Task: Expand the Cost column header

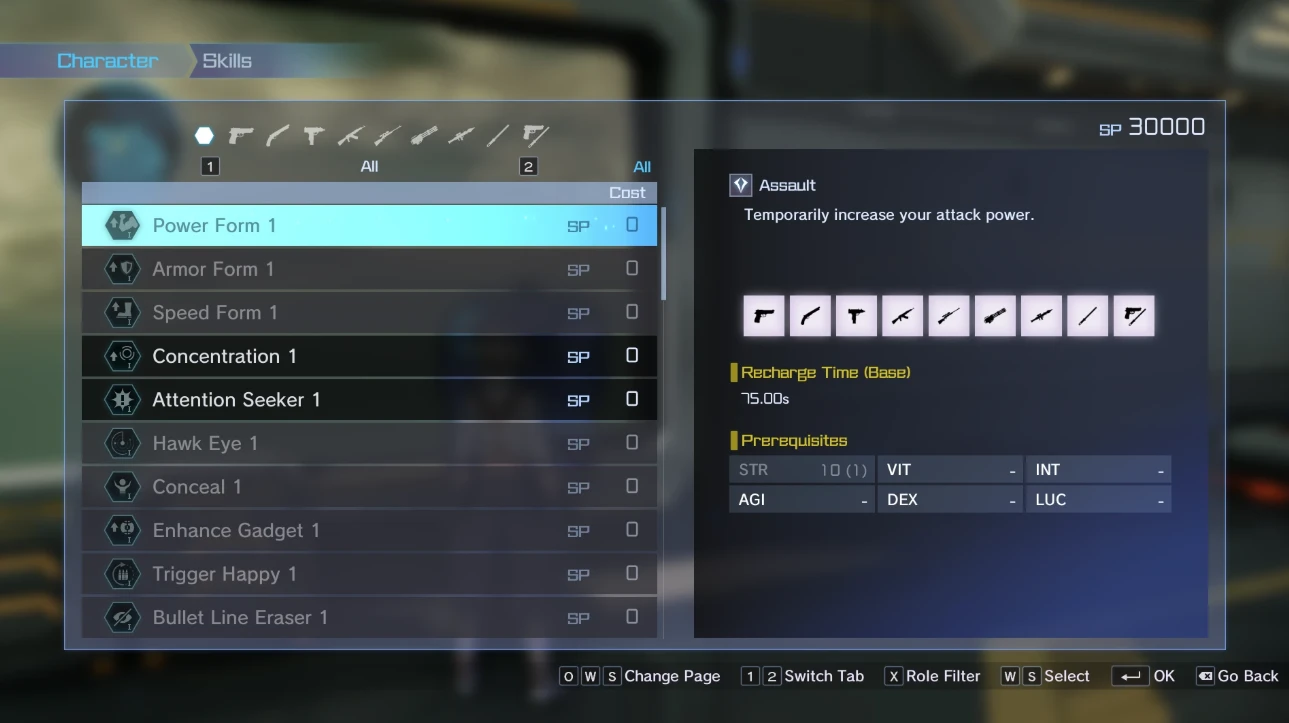Action: pos(627,192)
